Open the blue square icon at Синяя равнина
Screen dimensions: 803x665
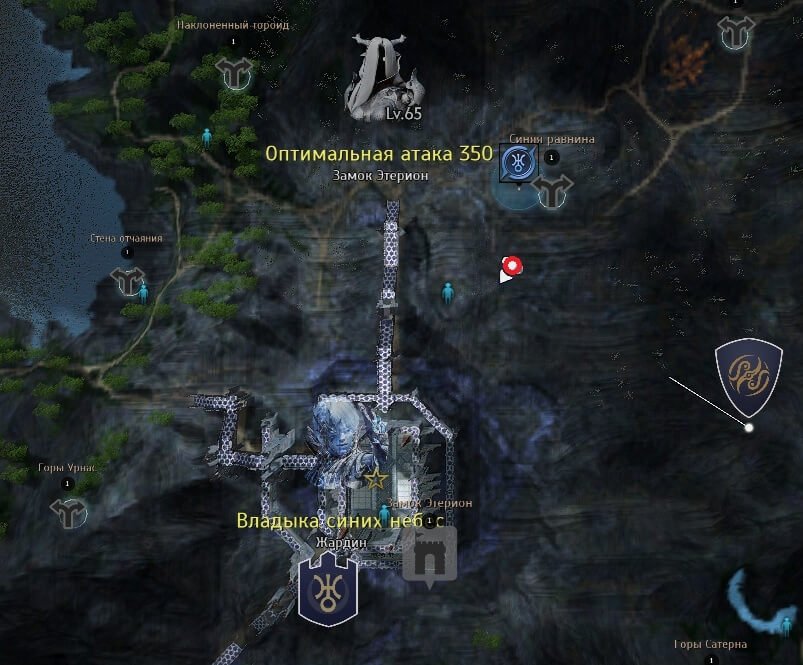518,162
